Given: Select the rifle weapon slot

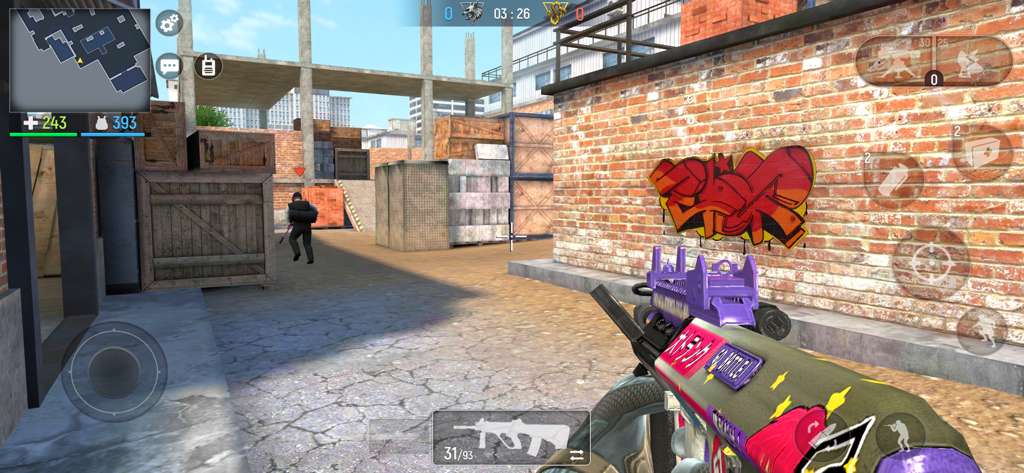Looking at the screenshot, I should (x=511, y=435).
